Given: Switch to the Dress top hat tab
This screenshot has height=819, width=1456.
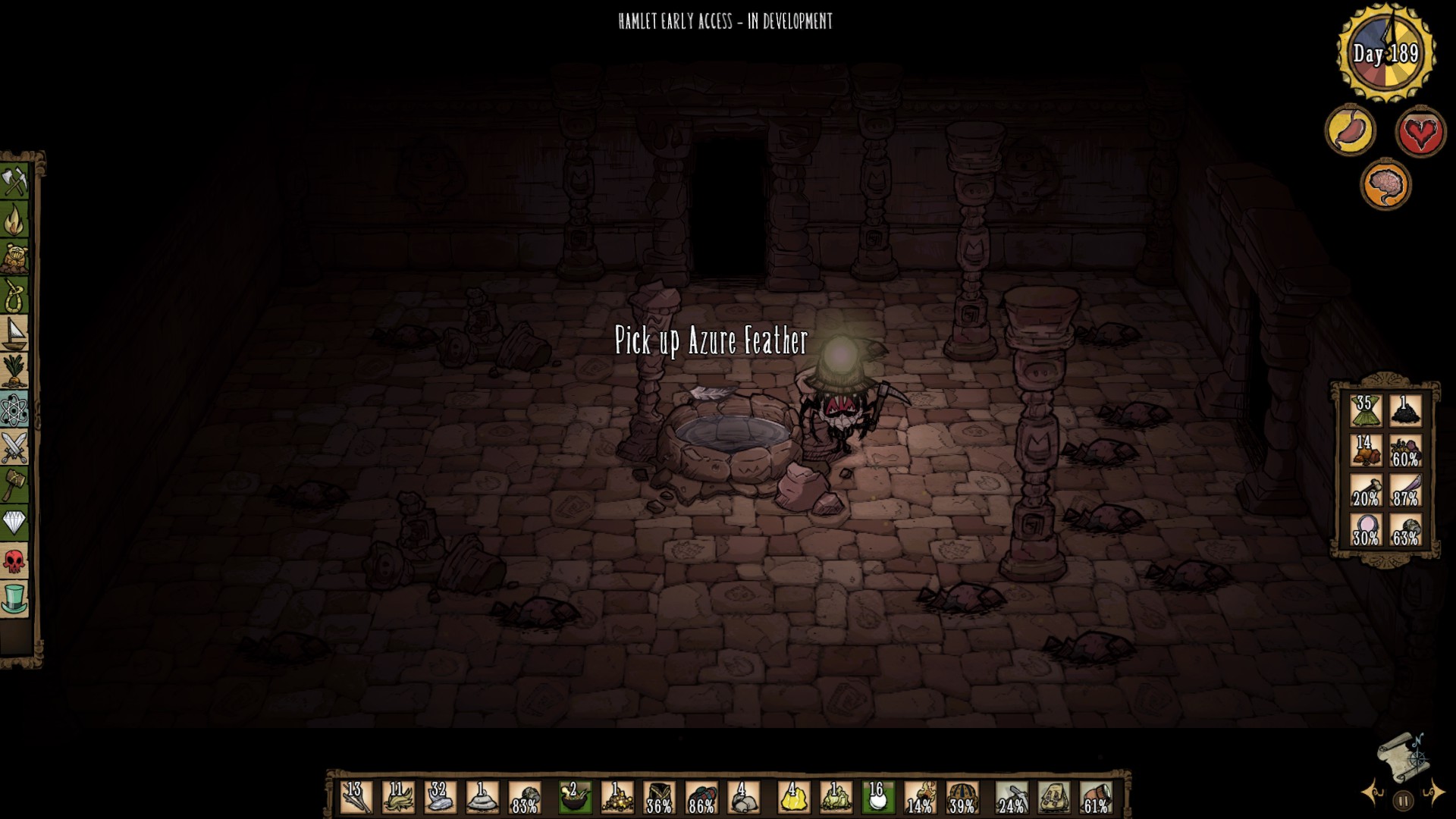Looking at the screenshot, I should 14,599.
